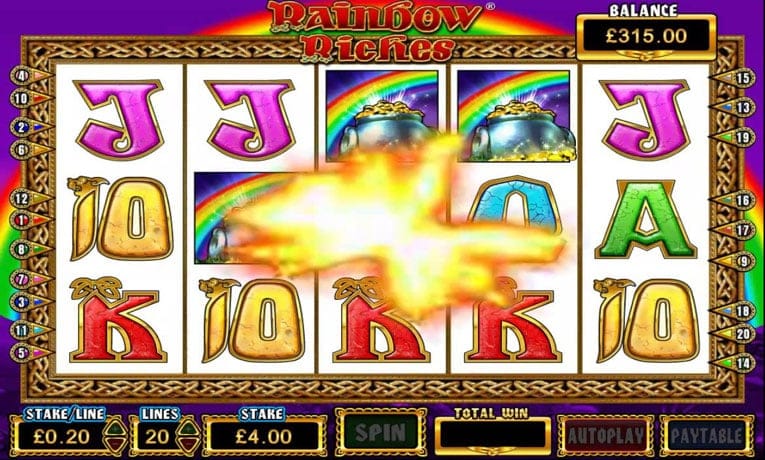
Task: Select payline marker 5
Action: pyautogui.click(x=22, y=352)
